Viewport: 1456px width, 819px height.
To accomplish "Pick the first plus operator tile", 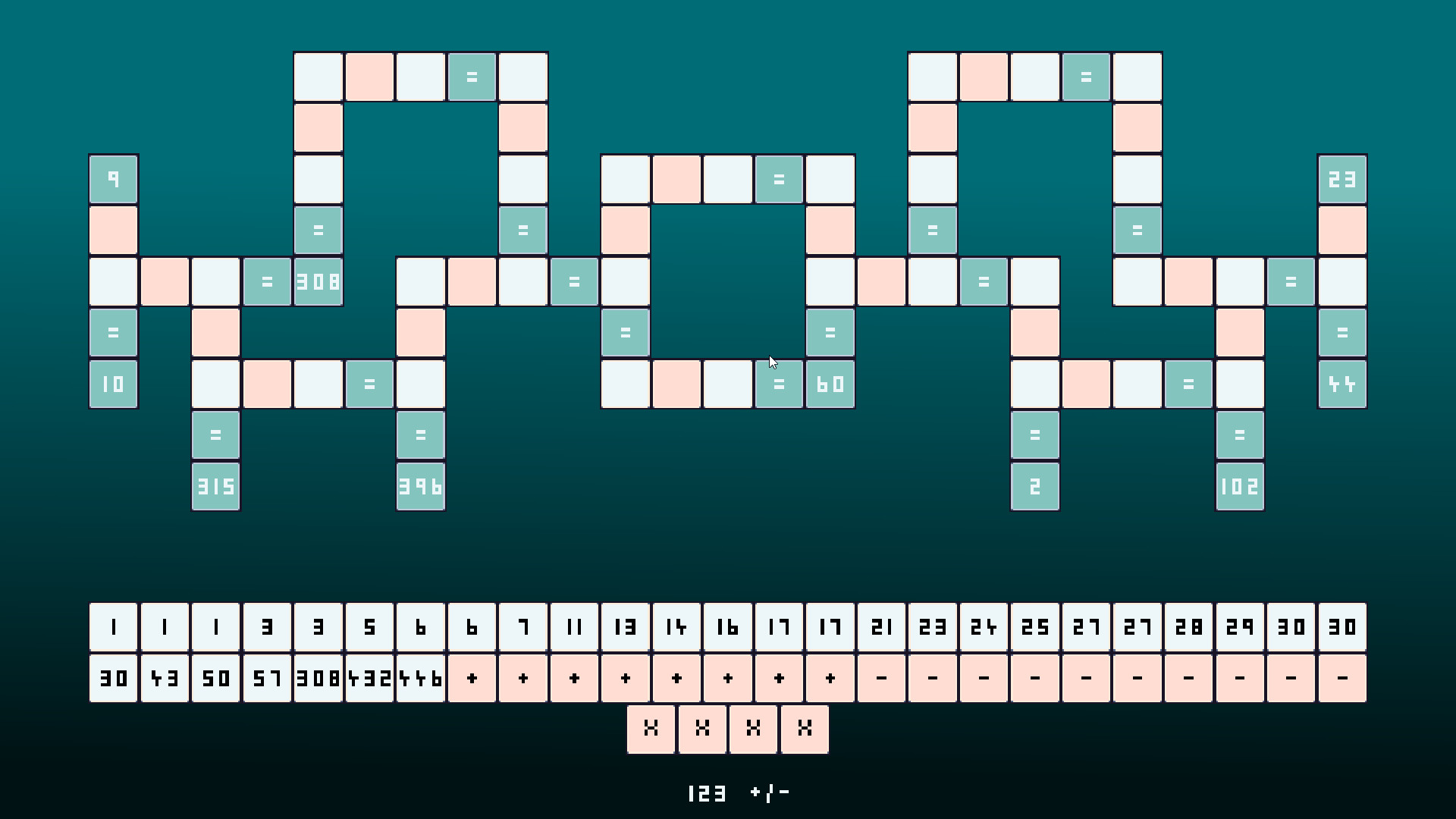I will pyautogui.click(x=472, y=678).
